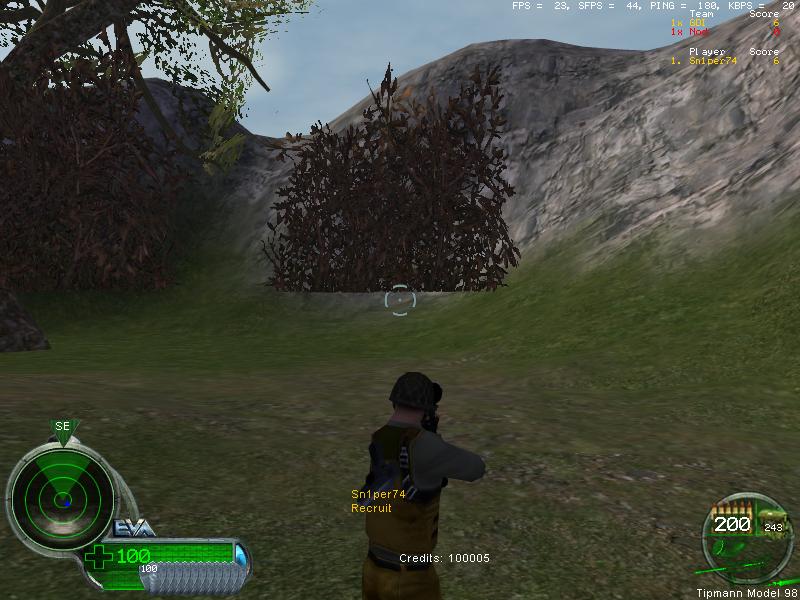Choose the Nod team scoreboard row

[723, 32]
